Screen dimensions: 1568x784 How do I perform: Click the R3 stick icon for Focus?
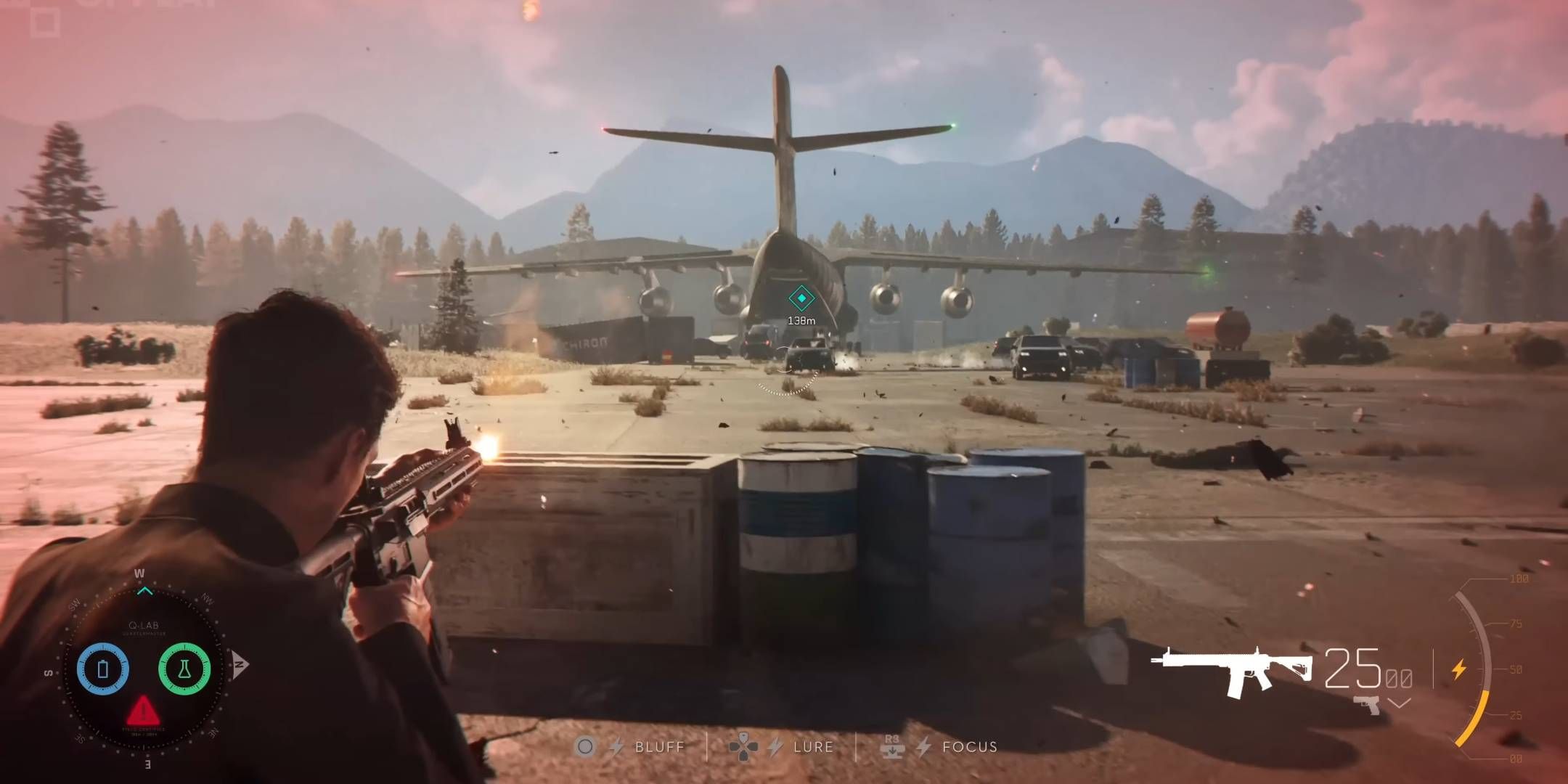coord(891,746)
